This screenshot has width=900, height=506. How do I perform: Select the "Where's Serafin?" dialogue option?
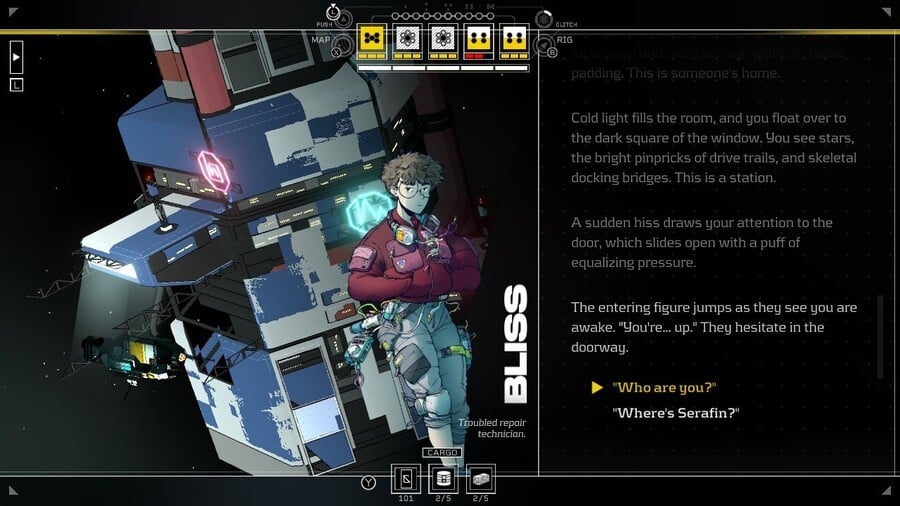(x=675, y=412)
